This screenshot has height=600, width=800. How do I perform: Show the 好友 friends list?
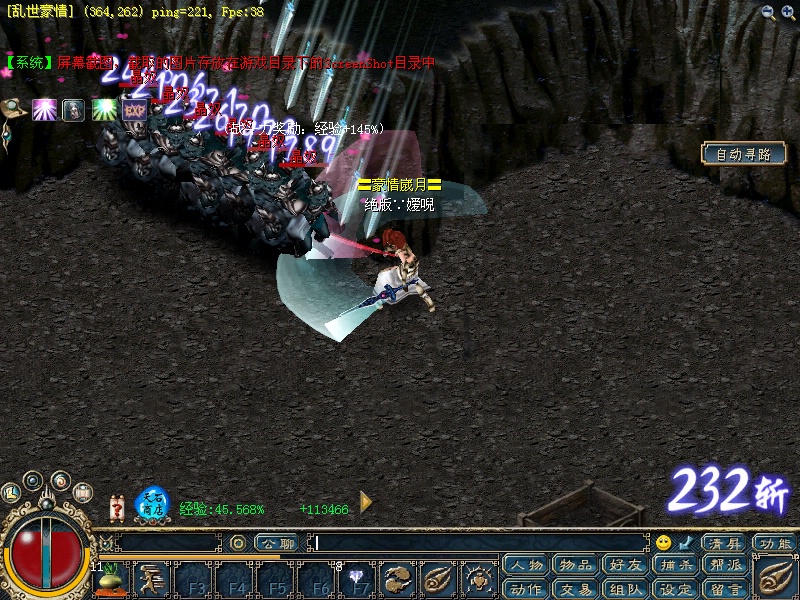[626, 565]
